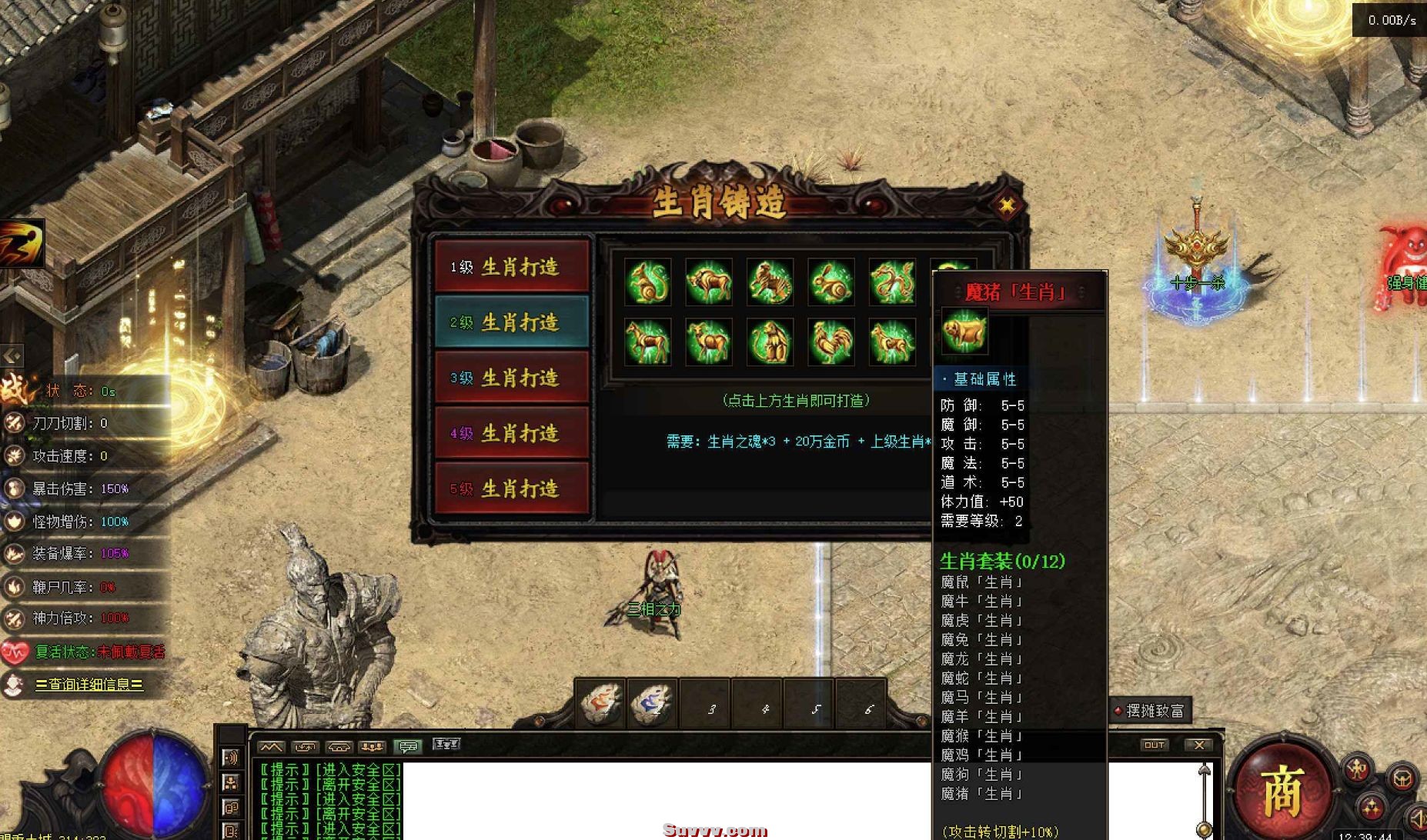Screen dimensions: 1427x840
Task: Choose the rooster zodiac icon
Action: point(830,342)
